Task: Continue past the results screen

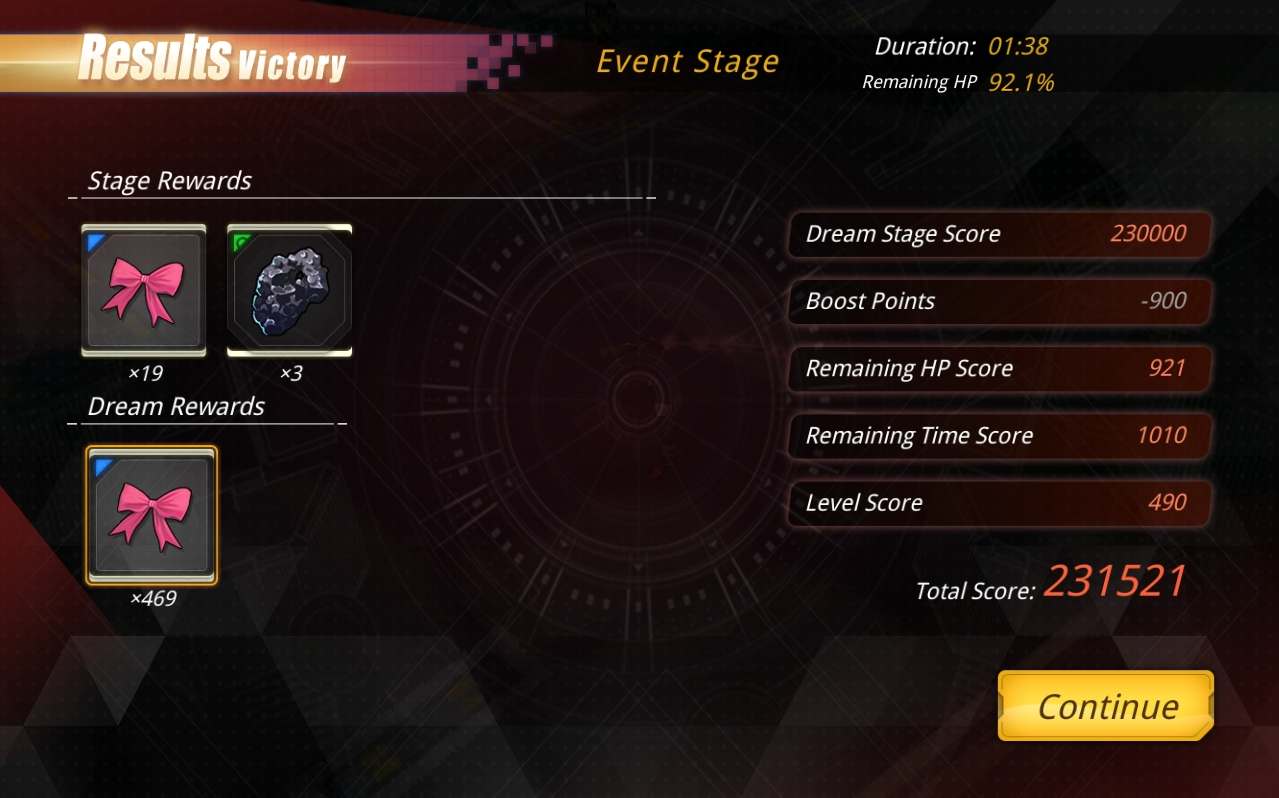Action: coord(1106,706)
